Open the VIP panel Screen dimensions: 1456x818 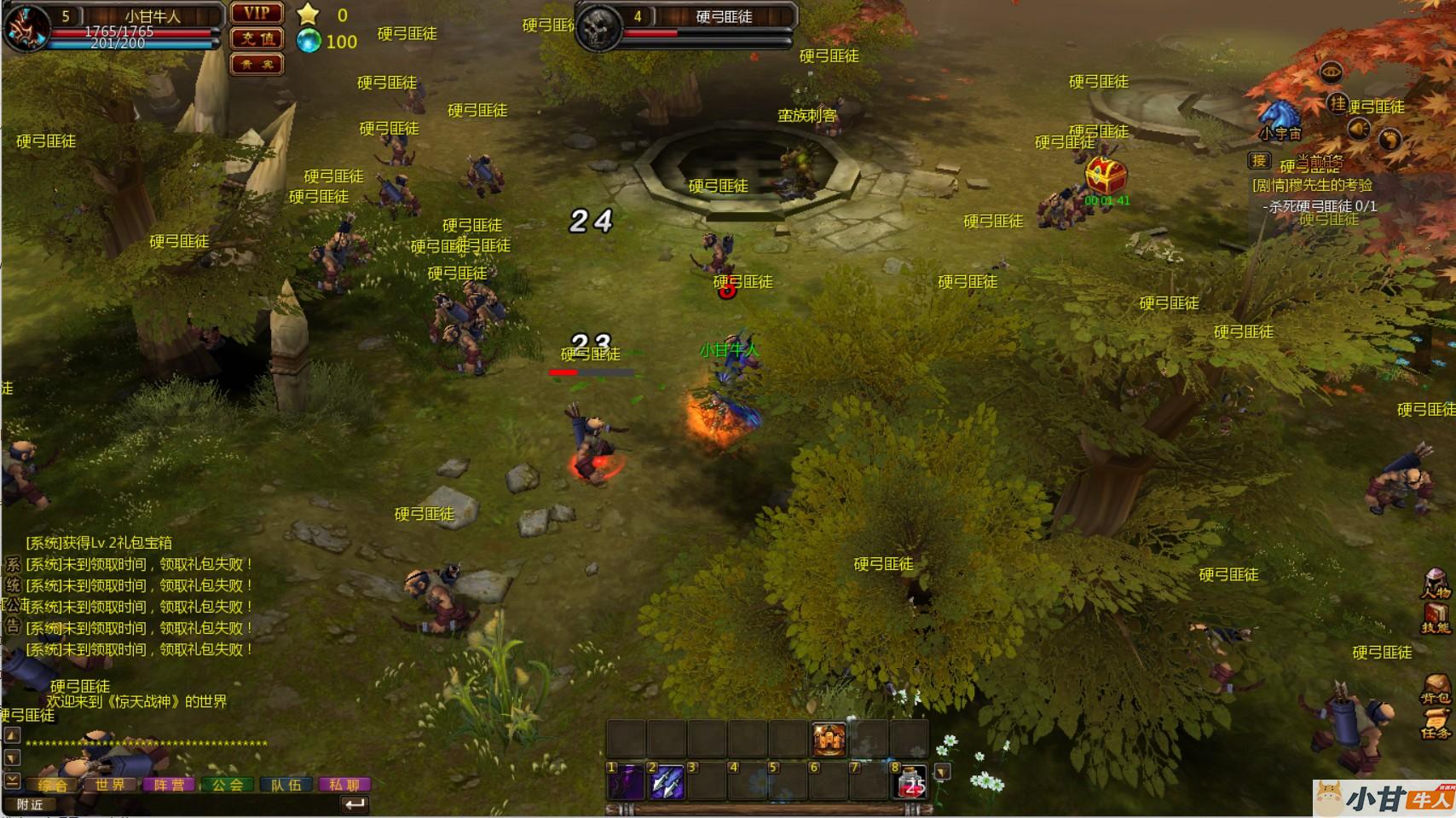click(257, 14)
